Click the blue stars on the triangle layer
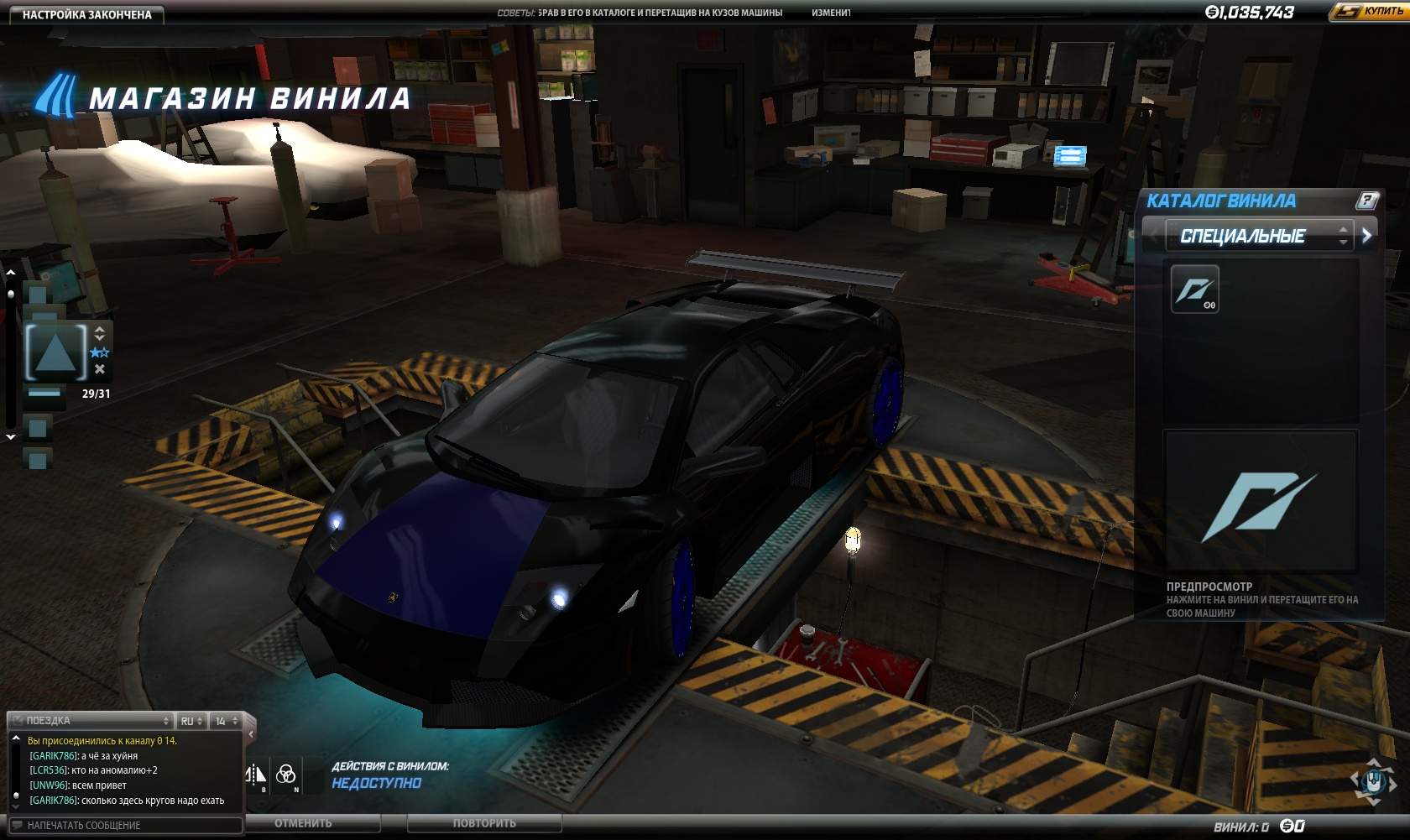The width and height of the screenshot is (1410, 840). [100, 352]
